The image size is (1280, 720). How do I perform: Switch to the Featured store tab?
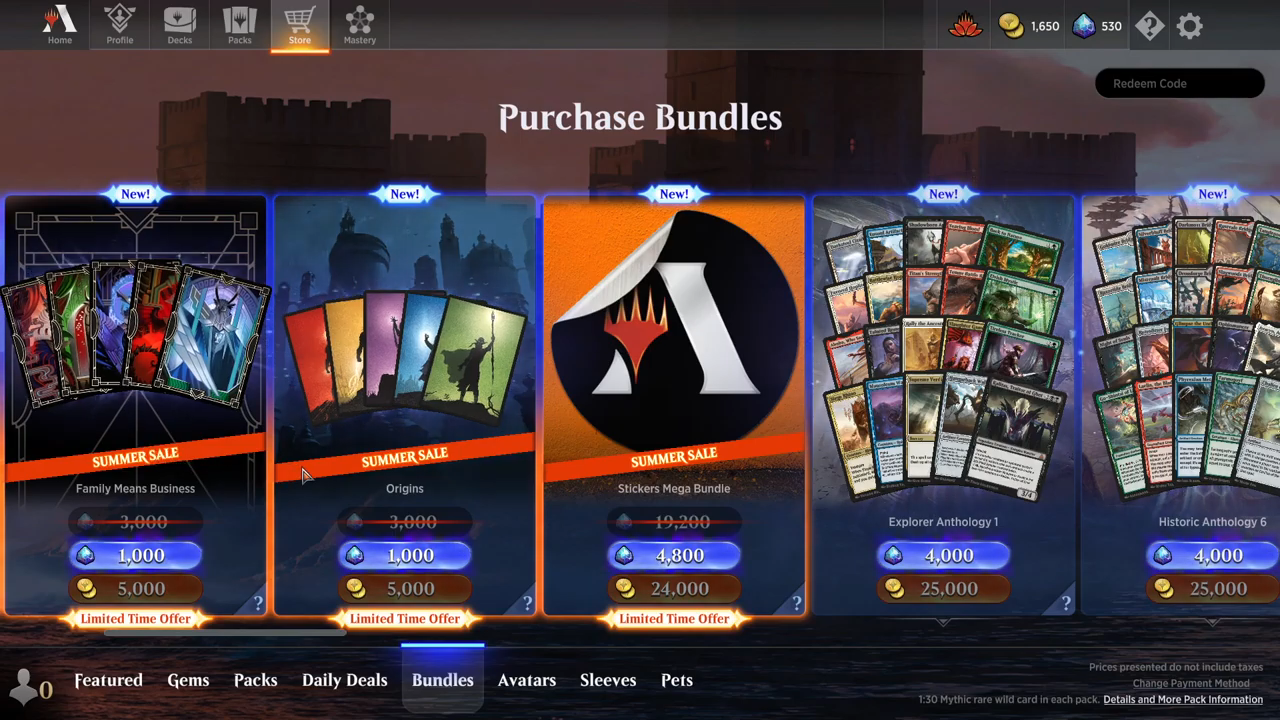click(x=108, y=680)
